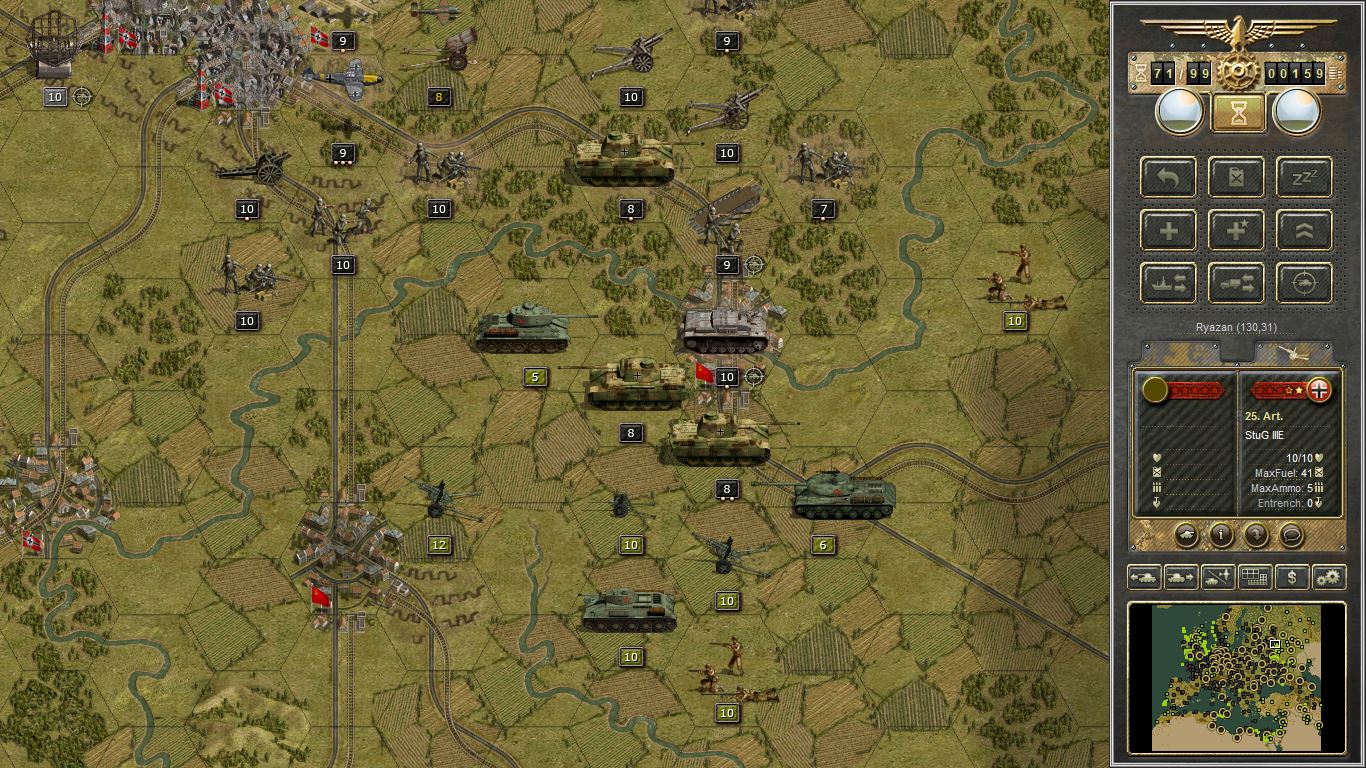Toggle the hex grid overlay
Viewport: 1366px width, 768px height.
pos(1254,577)
